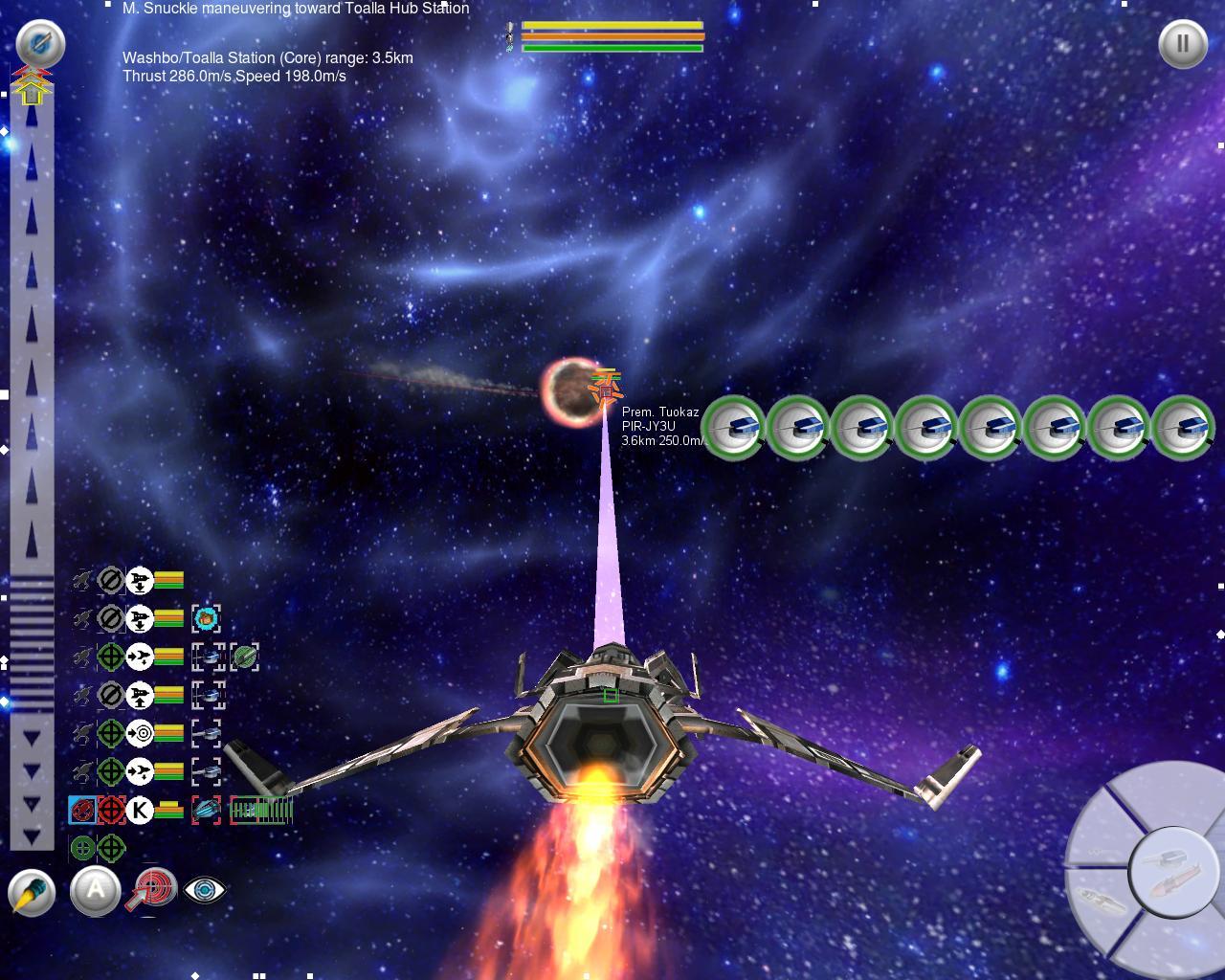Click the rocket thruster round button
The height and width of the screenshot is (980, 1225).
tap(32, 893)
